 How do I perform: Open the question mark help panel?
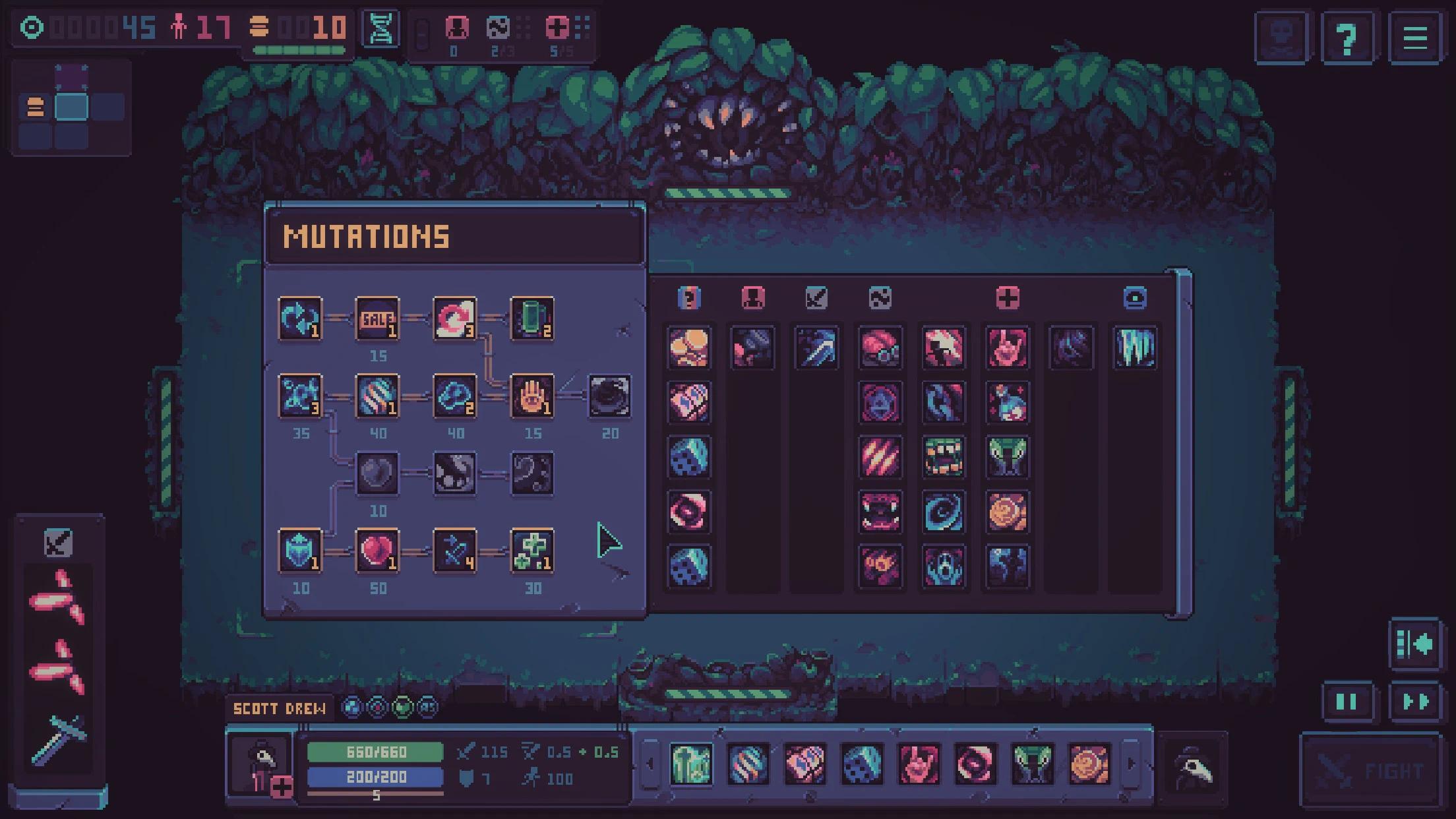[x=1347, y=38]
